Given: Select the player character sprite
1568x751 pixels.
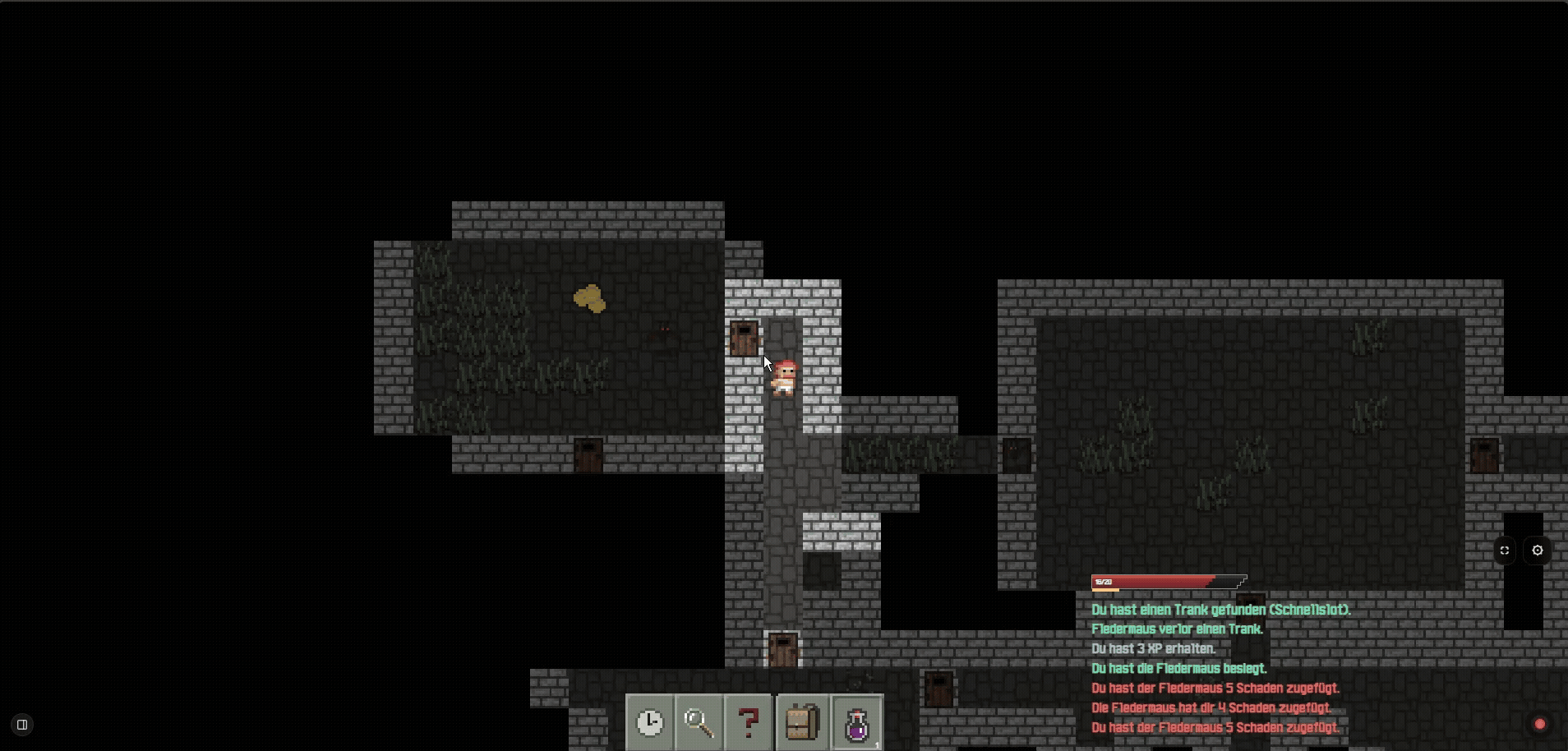Looking at the screenshot, I should pos(783,376).
